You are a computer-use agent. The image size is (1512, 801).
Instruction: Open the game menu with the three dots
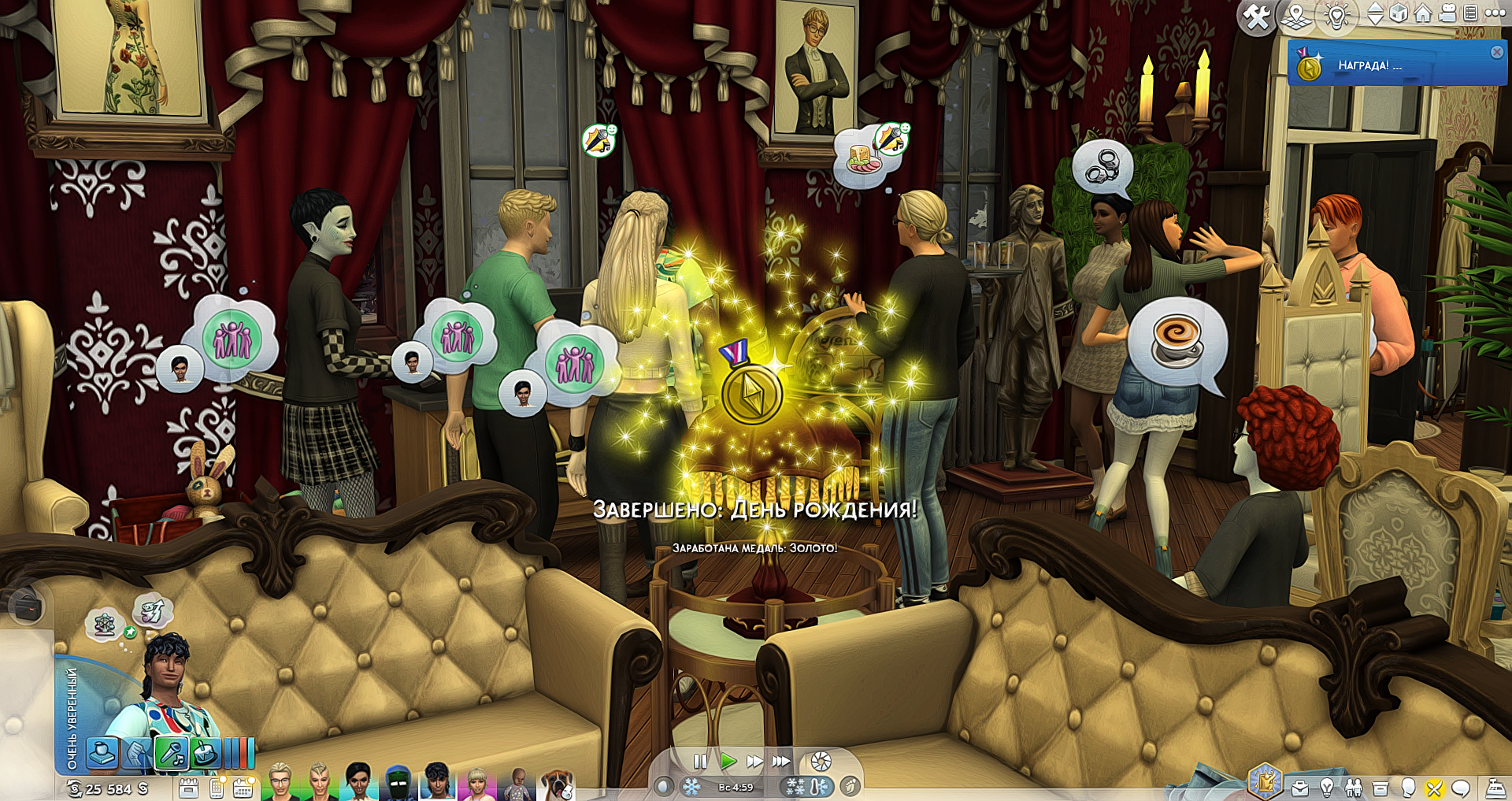click(1495, 13)
